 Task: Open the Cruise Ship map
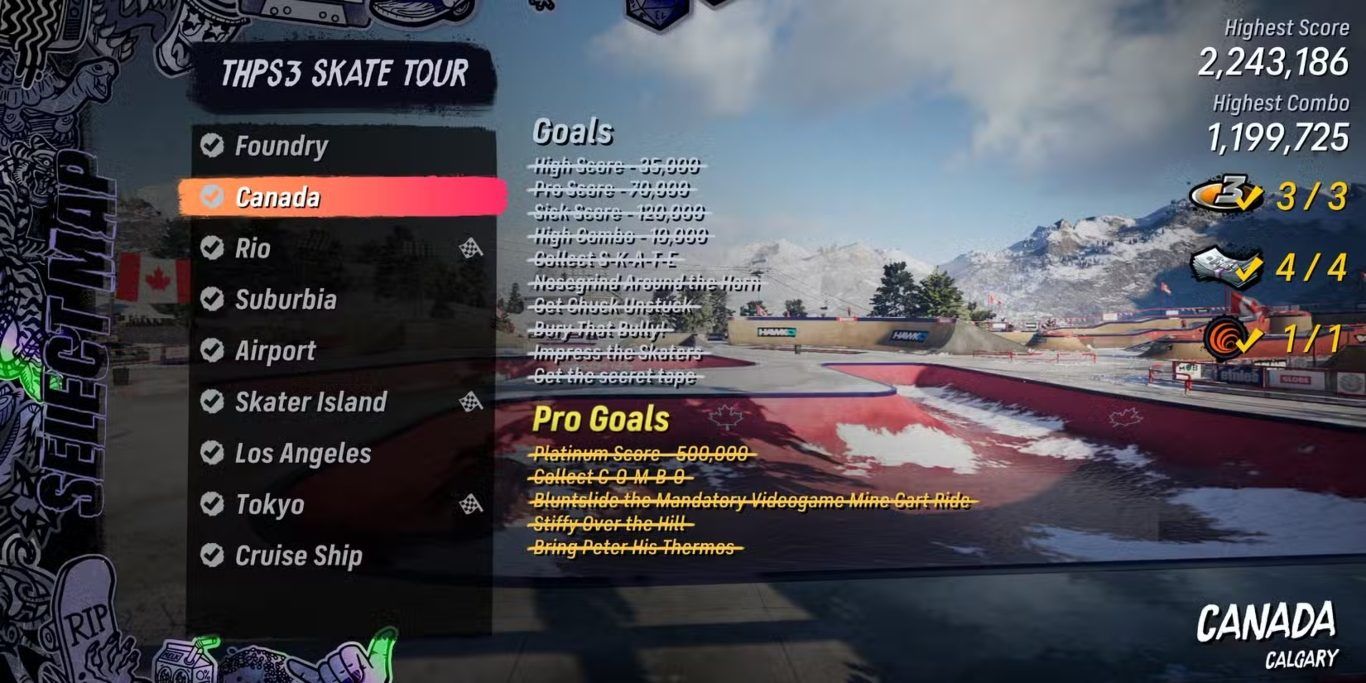tap(298, 556)
